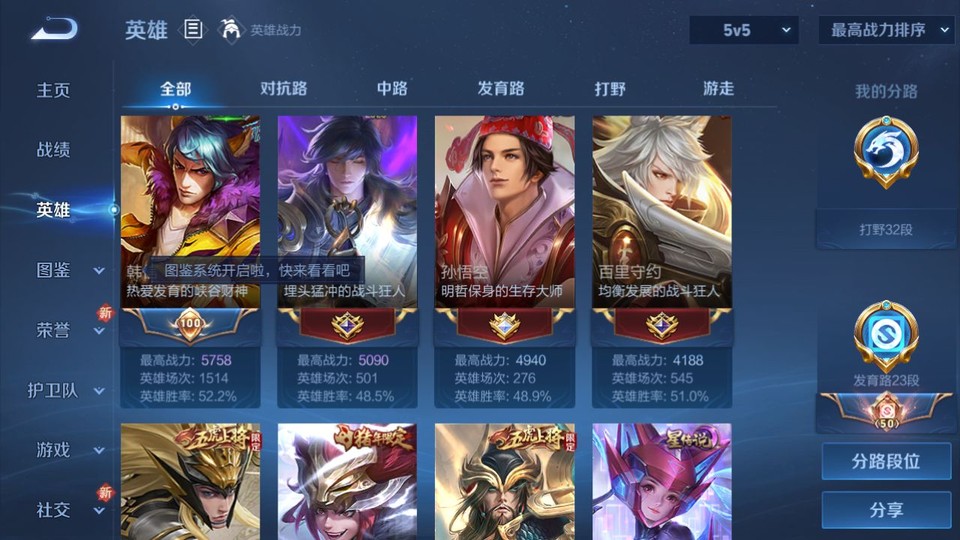
Task: Open the 战绩 match record entry
Action: tap(54, 150)
